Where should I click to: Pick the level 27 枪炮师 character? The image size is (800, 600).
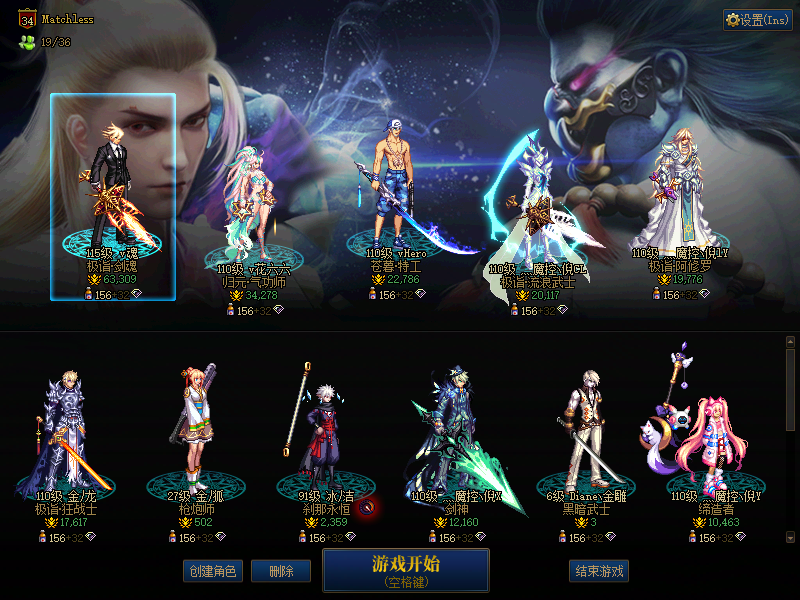(x=195, y=440)
